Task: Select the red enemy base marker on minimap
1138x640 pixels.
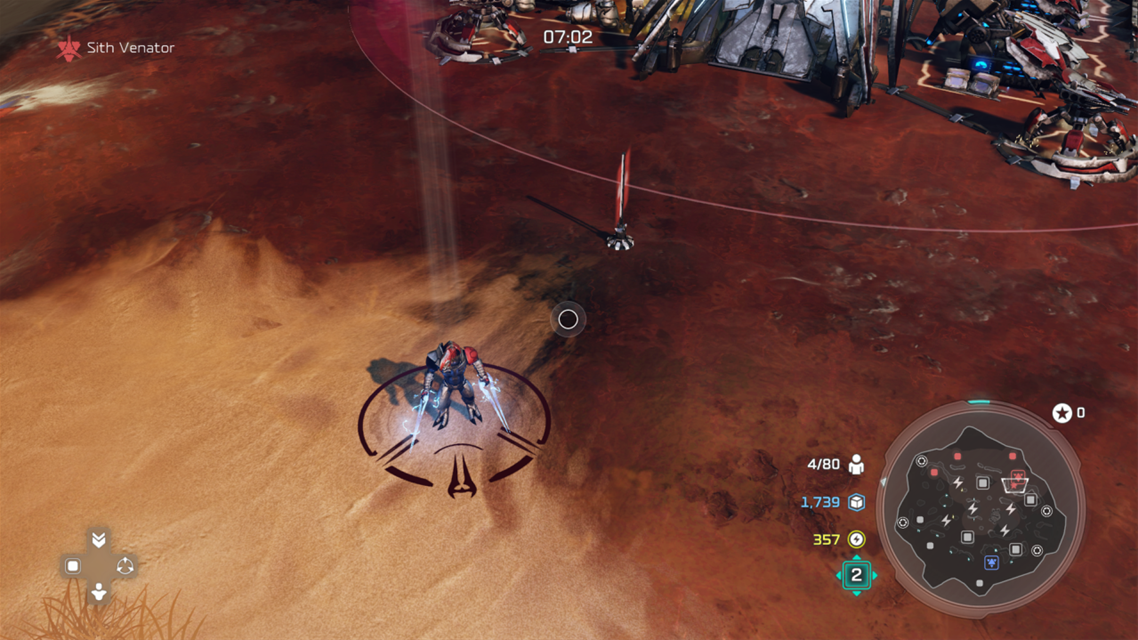Action: [1018, 477]
